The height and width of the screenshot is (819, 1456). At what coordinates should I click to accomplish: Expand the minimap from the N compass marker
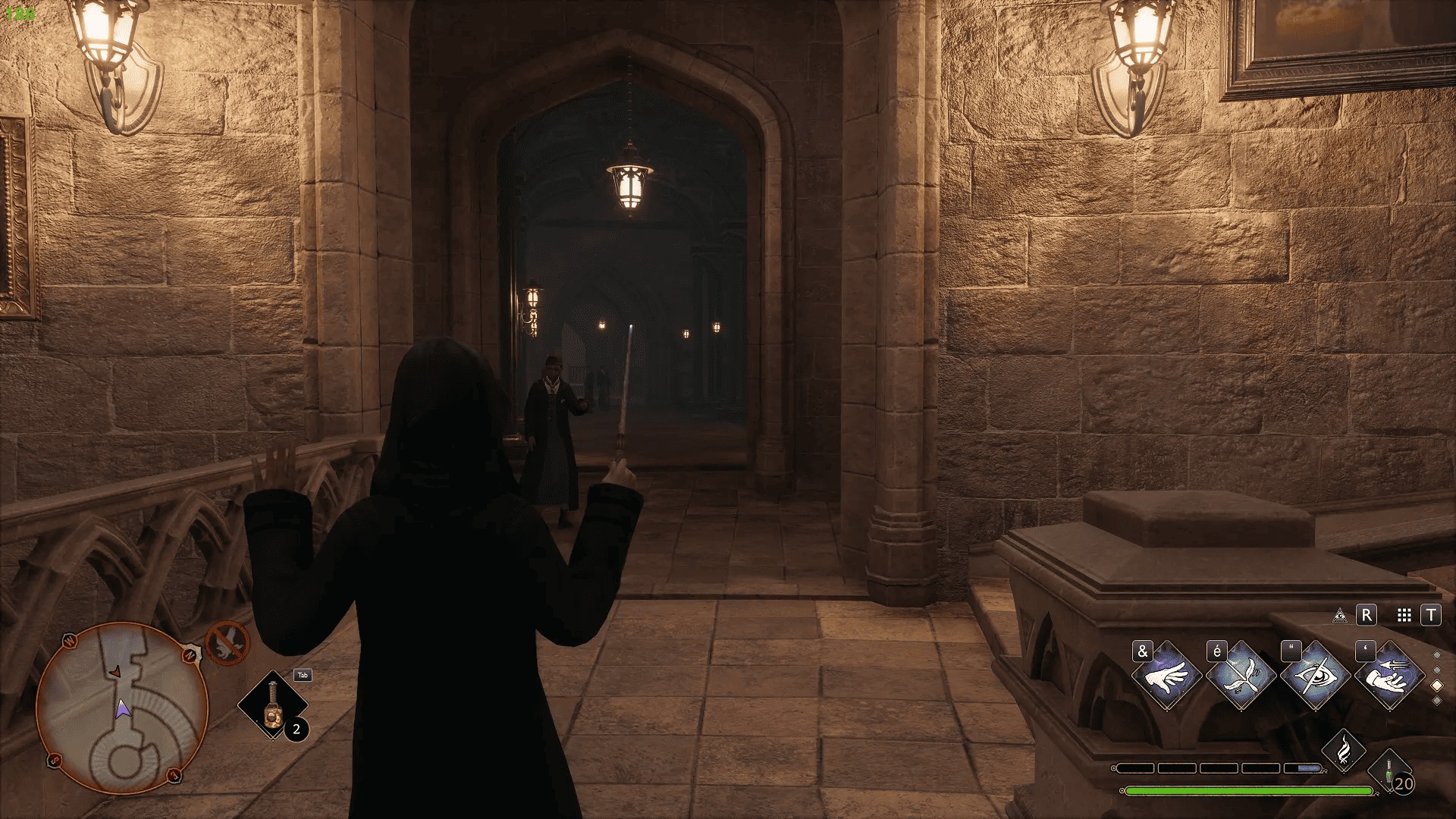click(190, 654)
